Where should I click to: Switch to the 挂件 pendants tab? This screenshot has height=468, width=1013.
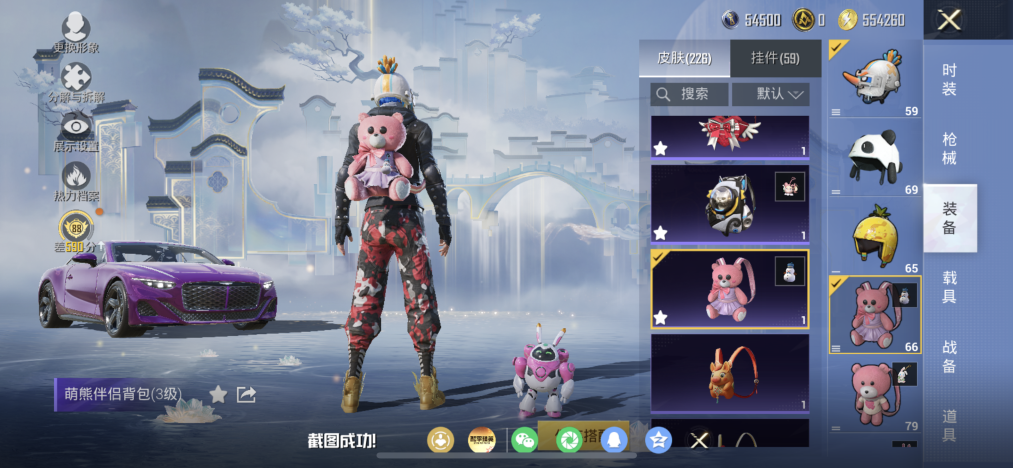tap(775, 58)
